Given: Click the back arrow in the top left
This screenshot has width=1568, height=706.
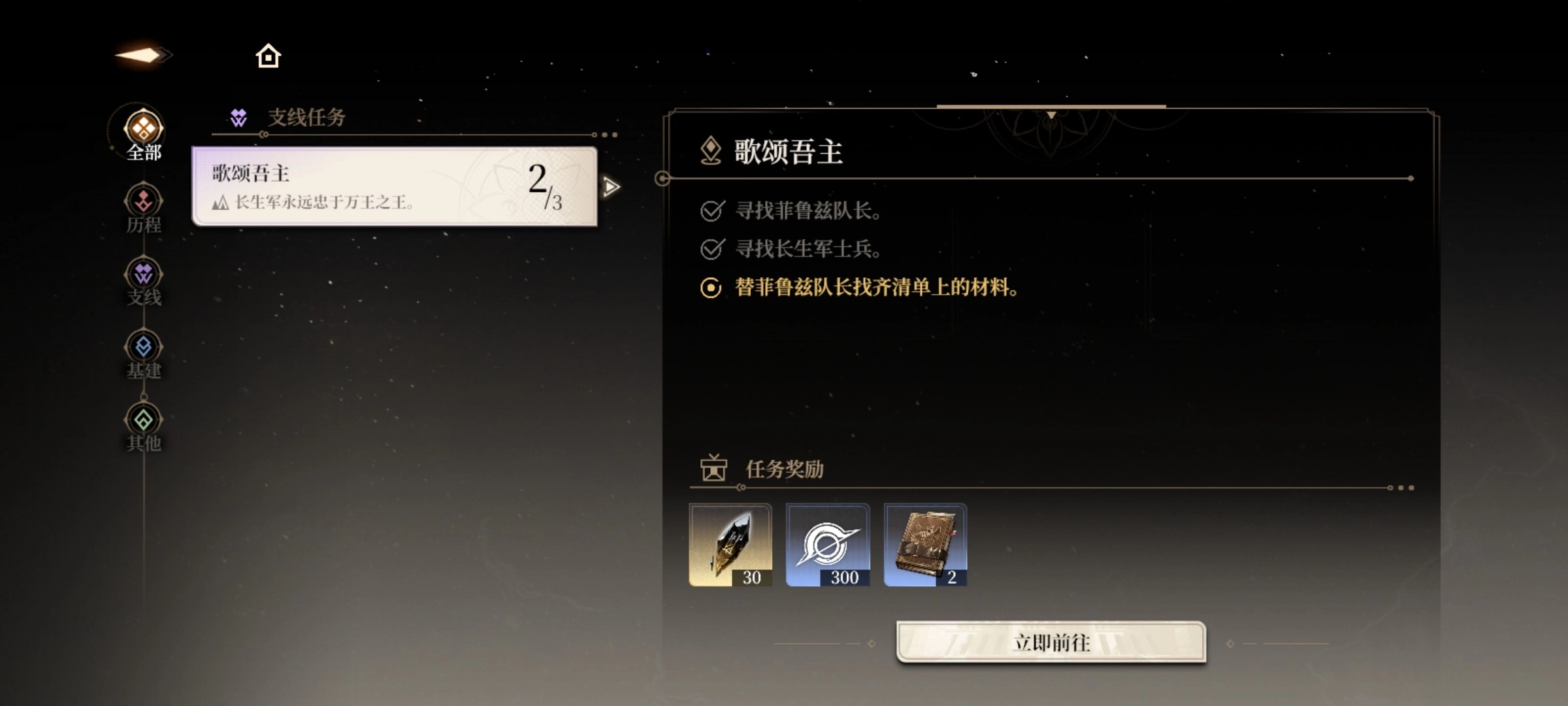Looking at the screenshot, I should tap(142, 55).
